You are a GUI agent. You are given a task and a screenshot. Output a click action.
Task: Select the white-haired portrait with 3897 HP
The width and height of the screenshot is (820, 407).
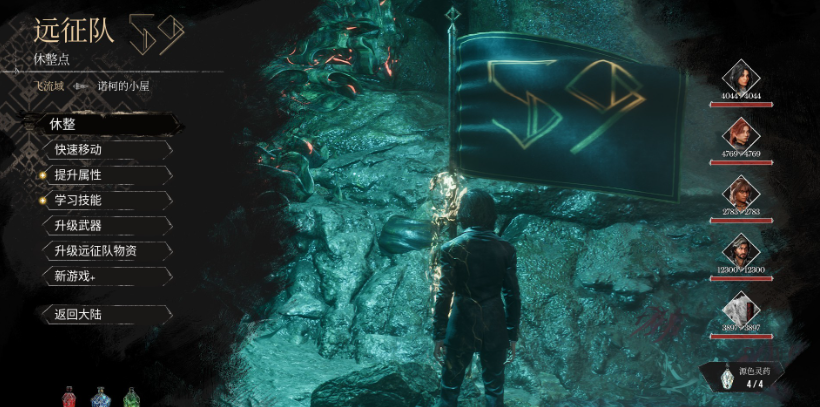[x=740, y=308]
